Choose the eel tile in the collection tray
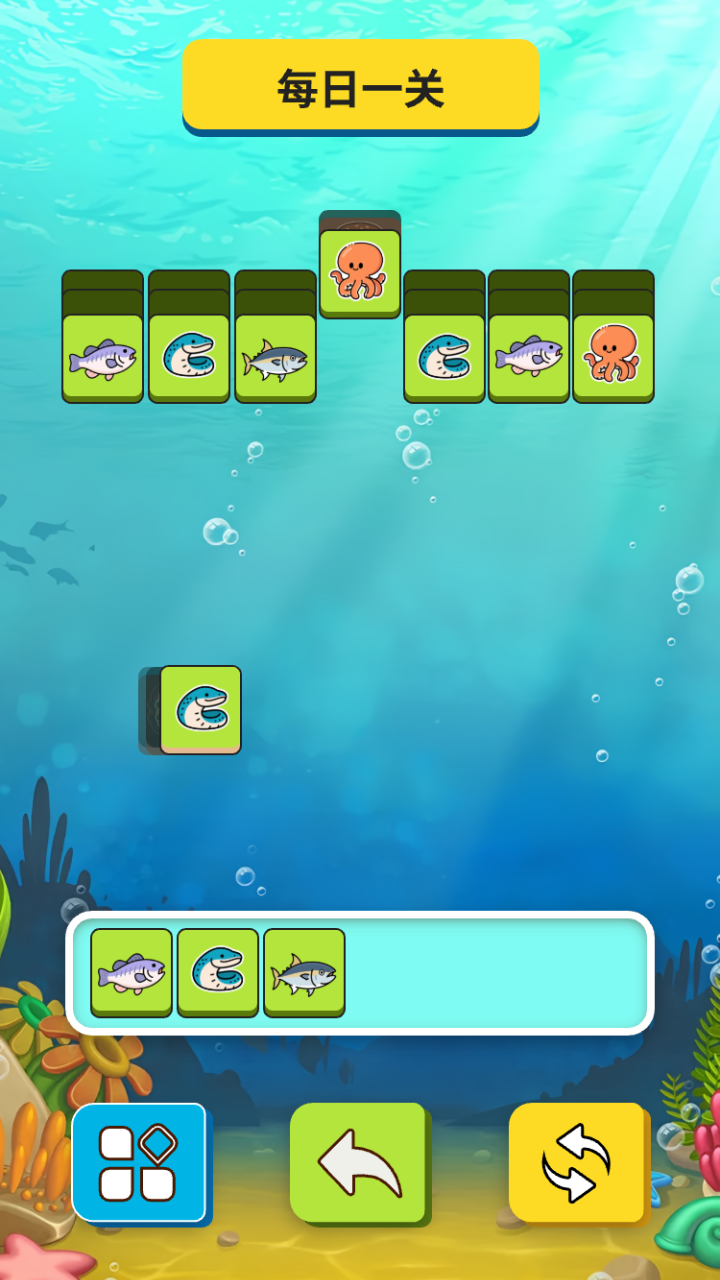The height and width of the screenshot is (1280, 720). pos(218,972)
